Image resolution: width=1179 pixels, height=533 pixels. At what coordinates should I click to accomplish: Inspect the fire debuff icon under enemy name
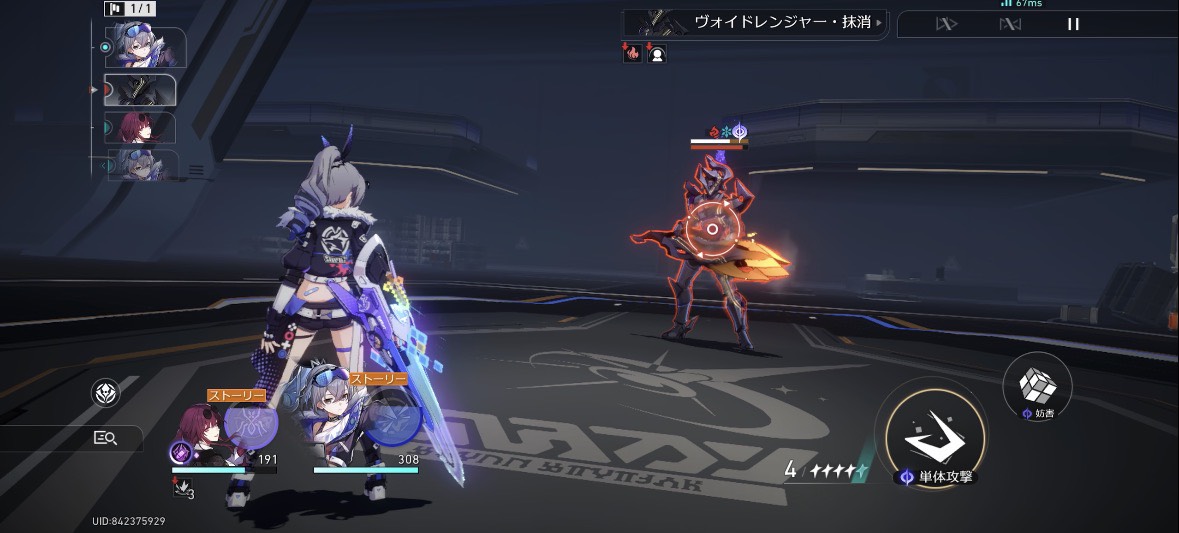[x=632, y=54]
